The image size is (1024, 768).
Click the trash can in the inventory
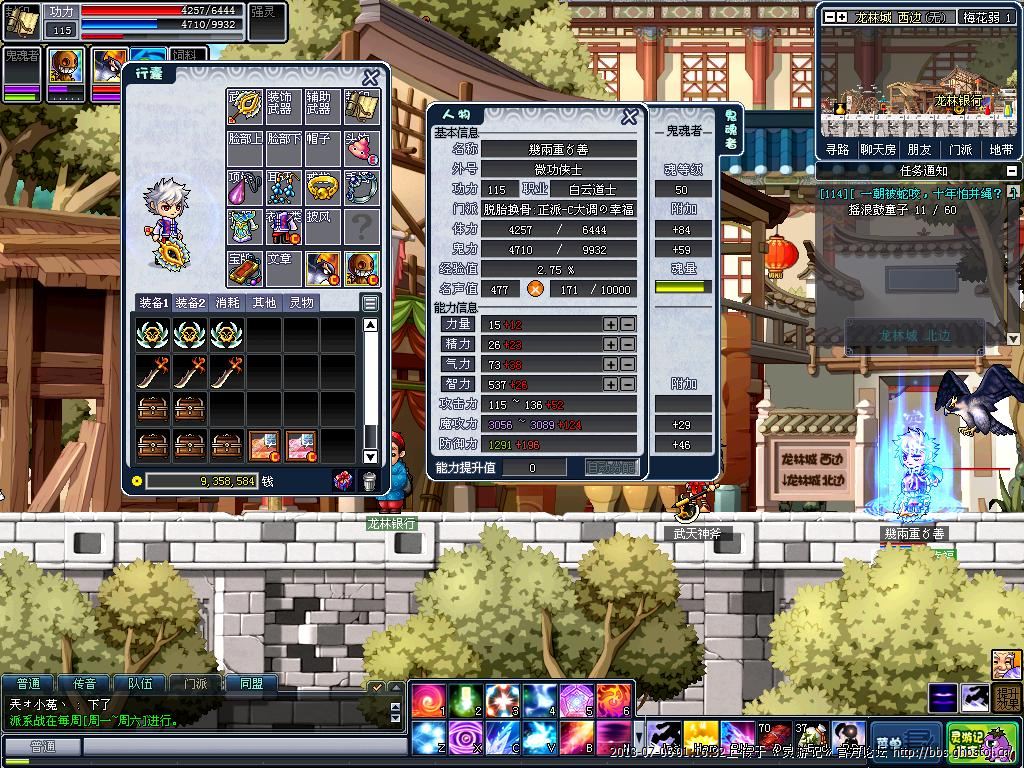click(368, 481)
